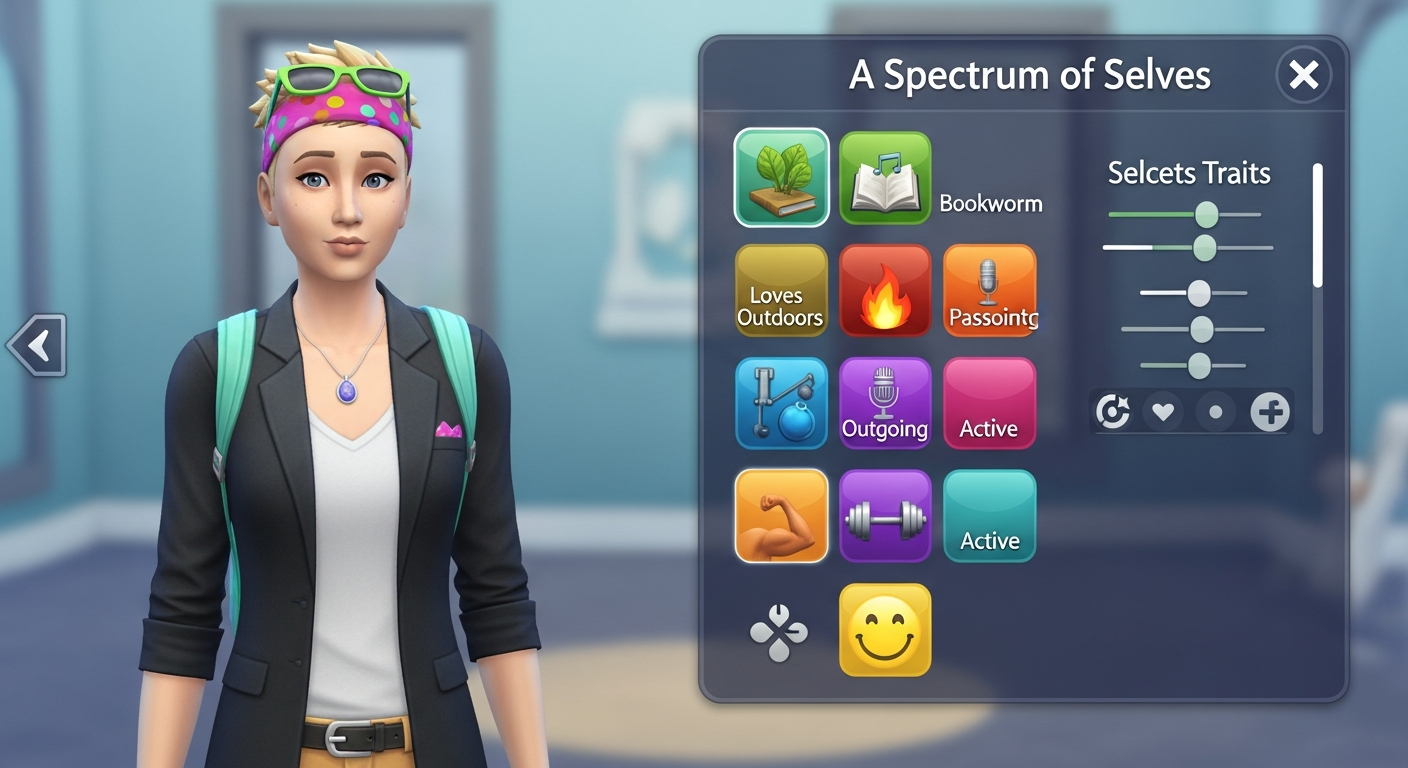1408x768 pixels.
Task: Pick the blue fitness equipment trait icon
Action: pyautogui.click(x=781, y=403)
